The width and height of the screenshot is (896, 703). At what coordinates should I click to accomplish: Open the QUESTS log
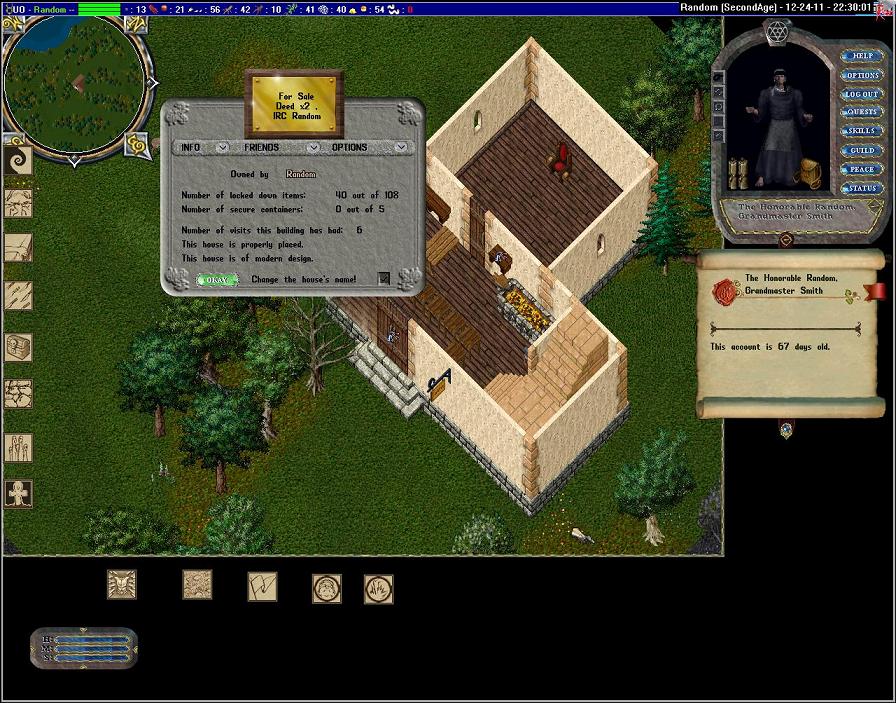click(x=862, y=112)
